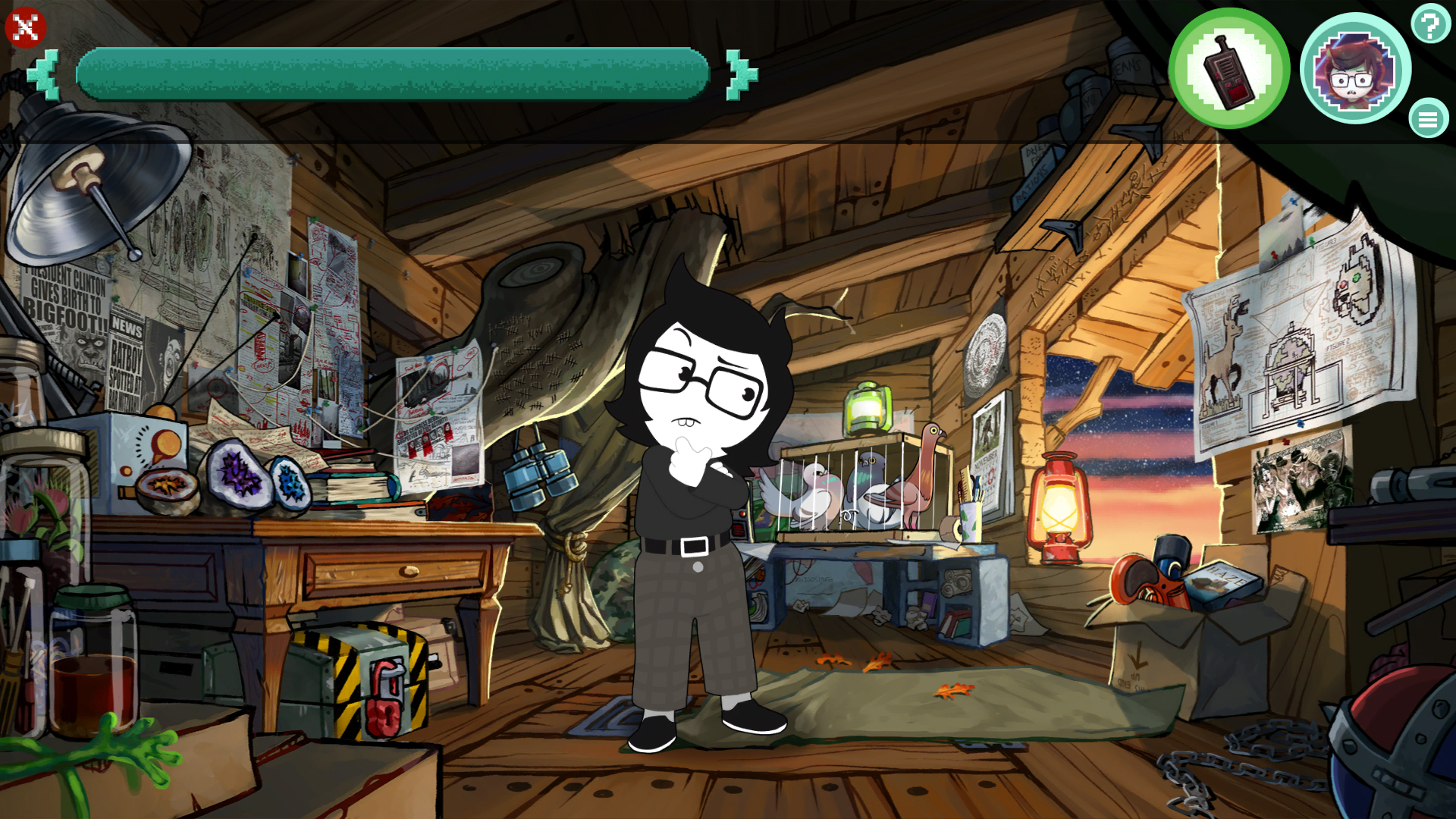Open the three-line menu button
This screenshot has height=819, width=1456.
[1428, 119]
